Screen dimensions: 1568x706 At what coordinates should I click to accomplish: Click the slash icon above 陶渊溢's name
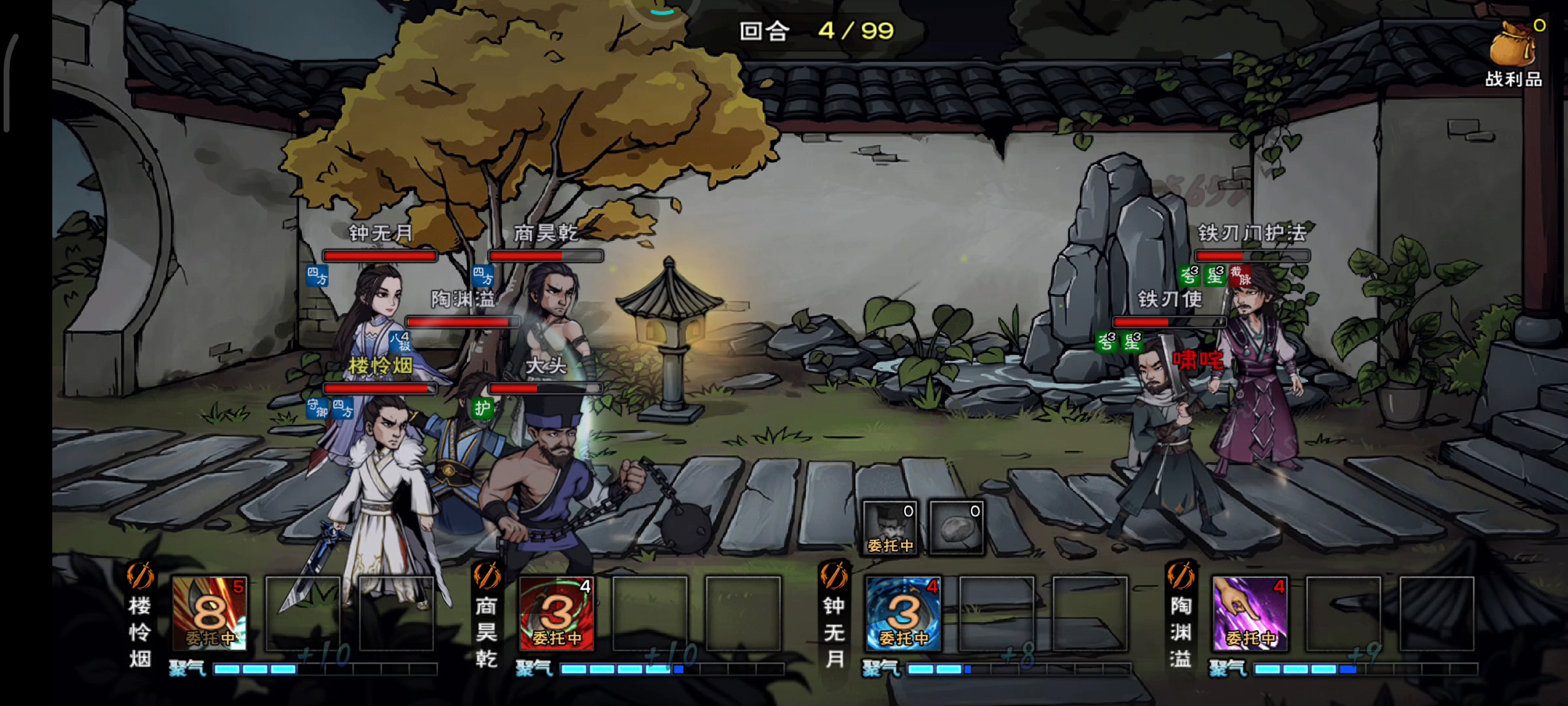point(1181,576)
